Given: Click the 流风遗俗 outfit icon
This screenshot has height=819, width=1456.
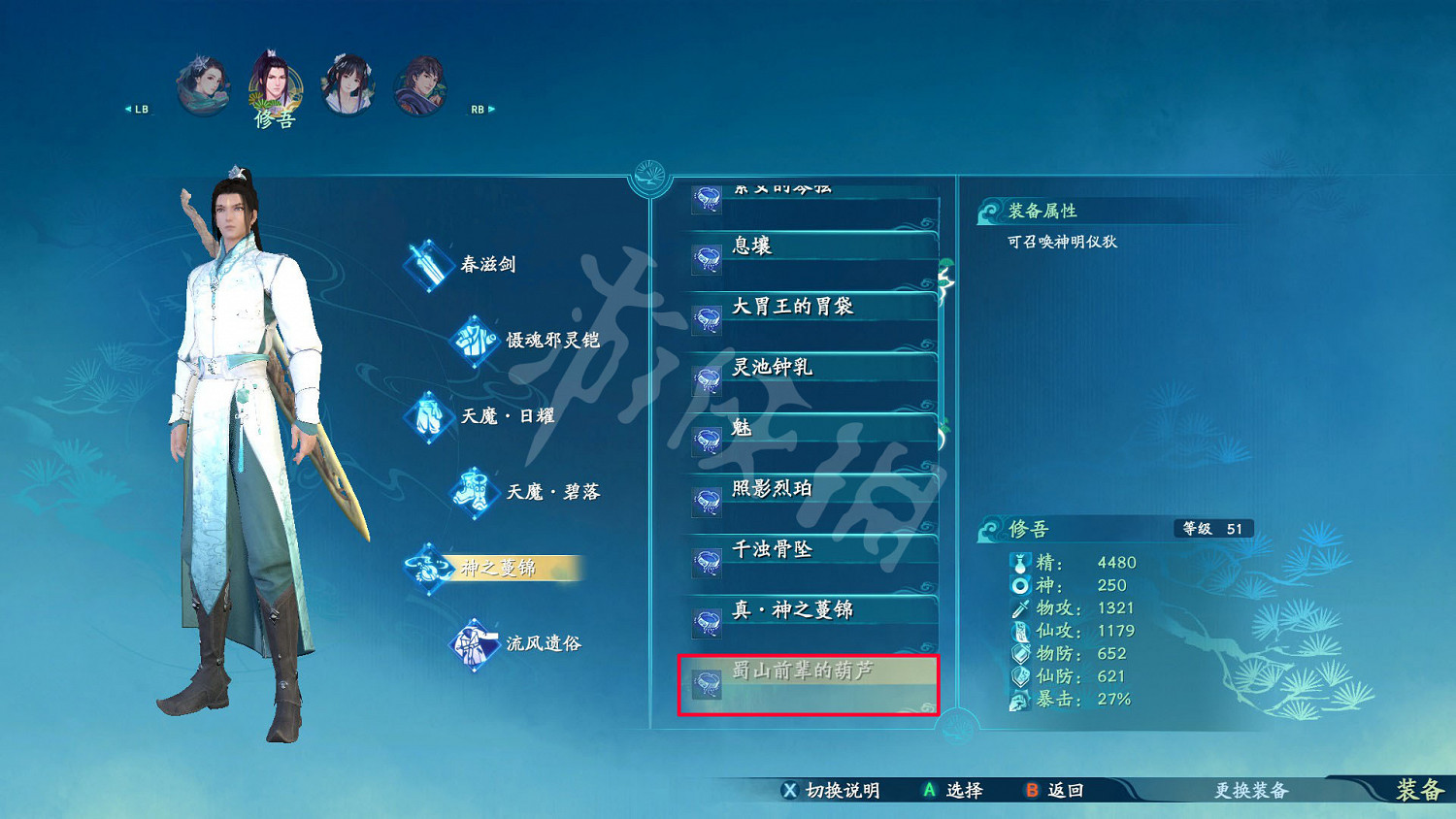Looking at the screenshot, I should (x=473, y=643).
